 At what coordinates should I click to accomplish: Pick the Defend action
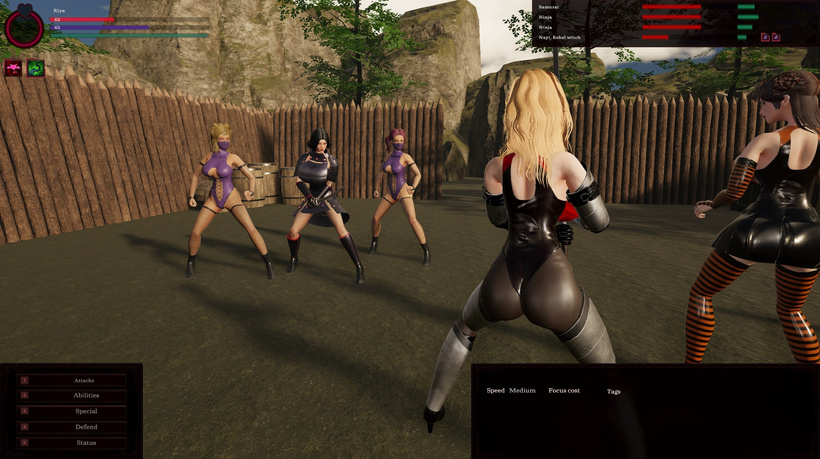click(84, 427)
